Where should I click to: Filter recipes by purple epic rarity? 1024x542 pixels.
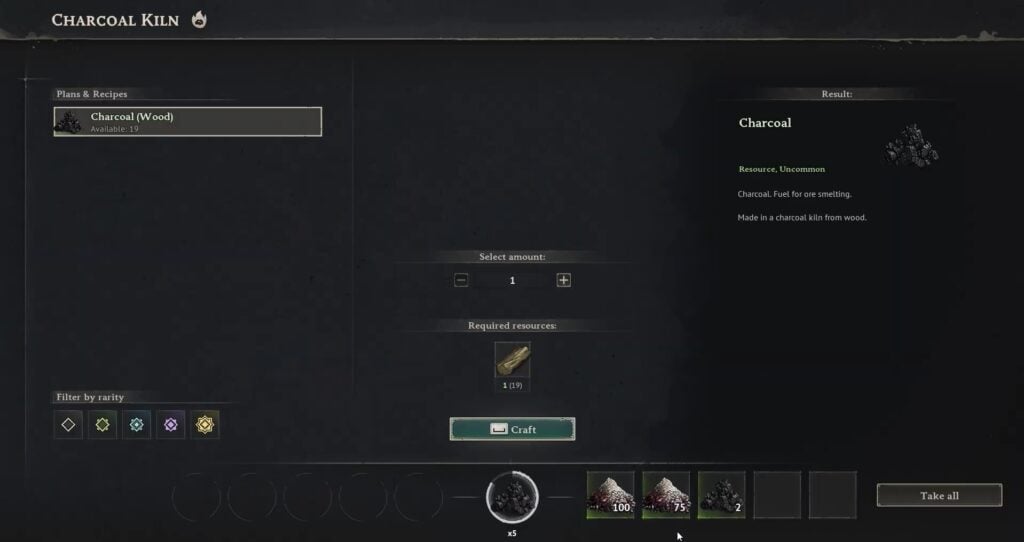(170, 424)
